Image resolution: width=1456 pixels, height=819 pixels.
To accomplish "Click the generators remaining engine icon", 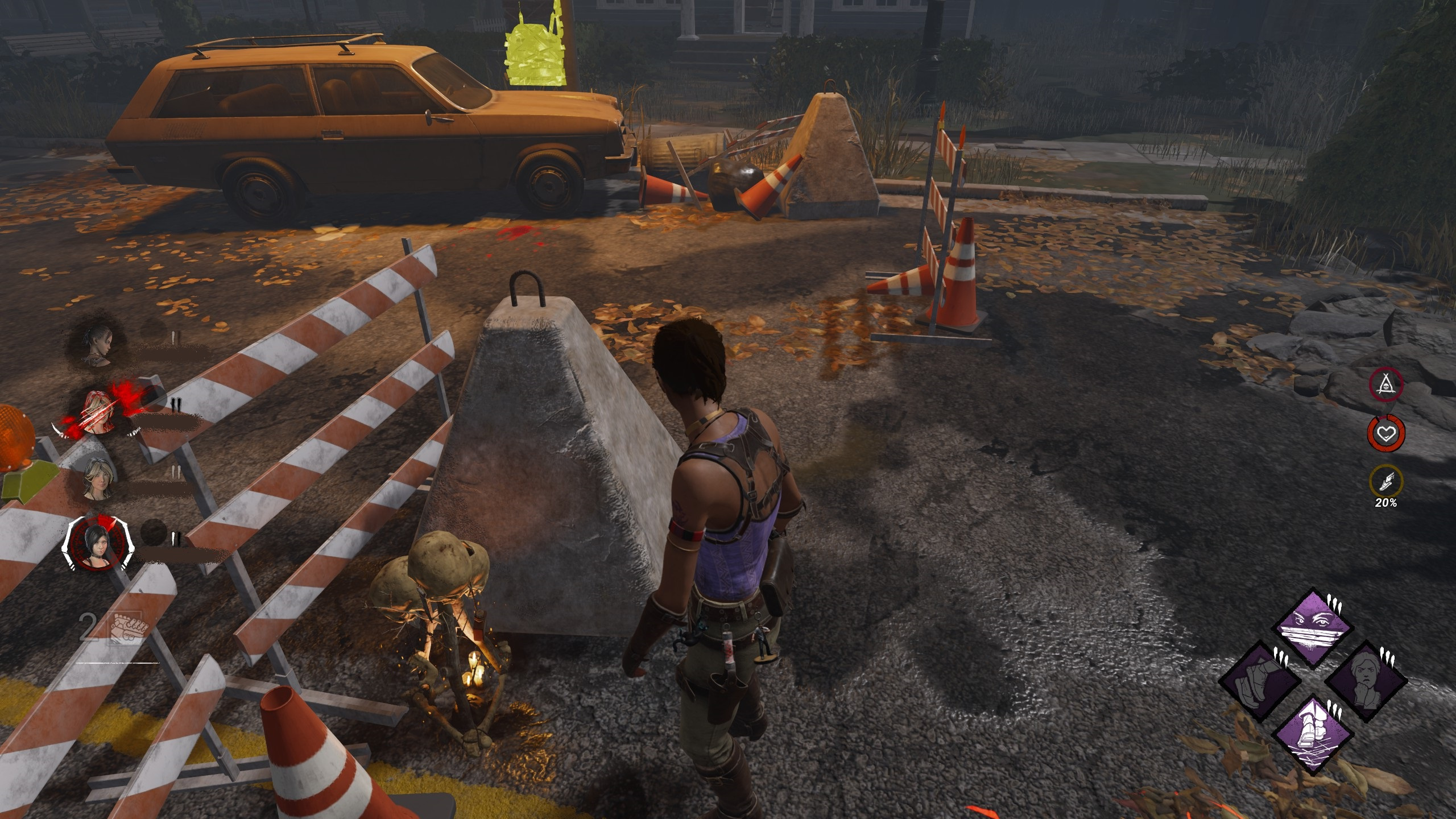I will [x=127, y=628].
